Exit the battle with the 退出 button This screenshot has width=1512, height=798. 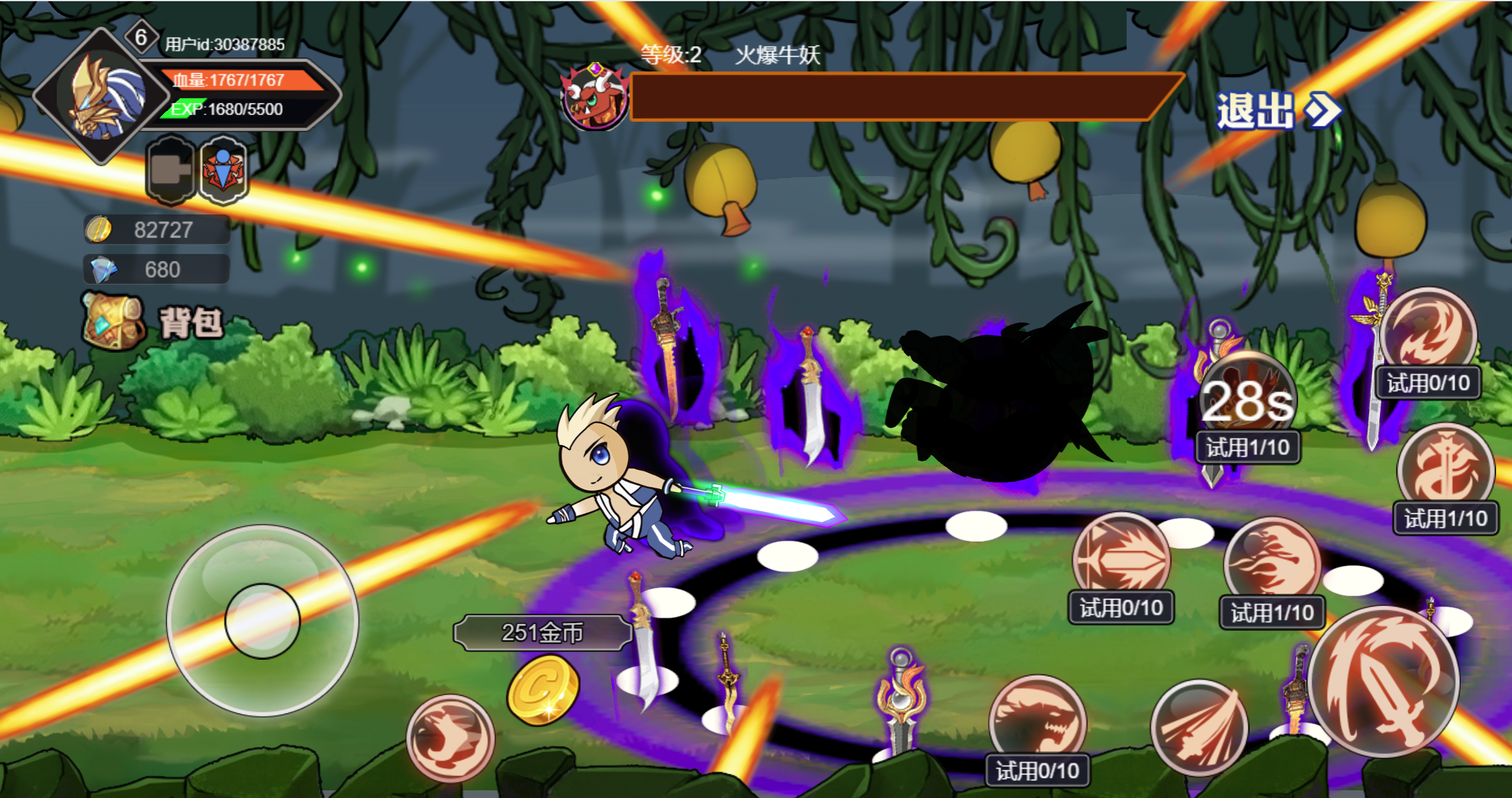(1276, 110)
